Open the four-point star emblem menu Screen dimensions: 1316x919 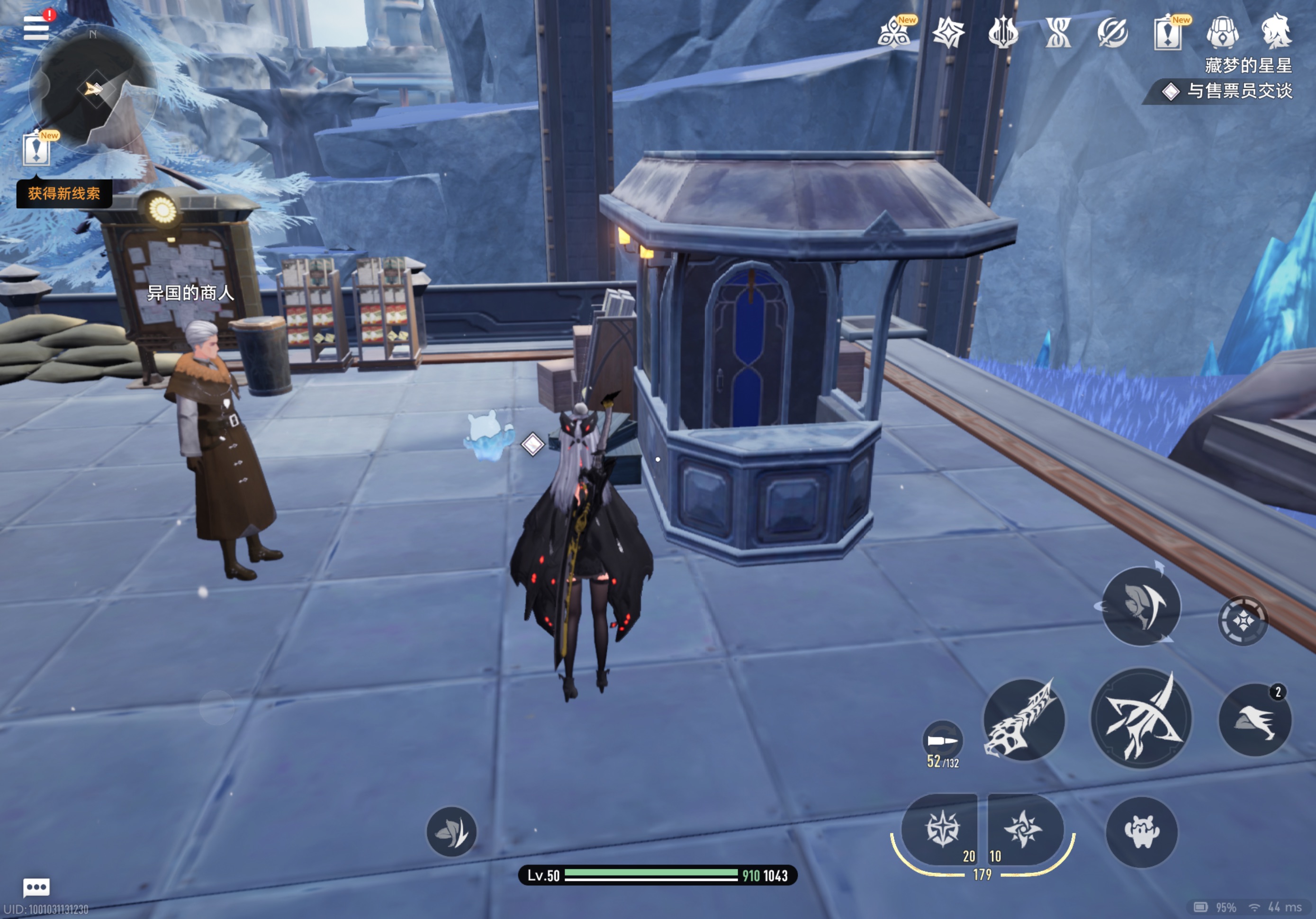(x=948, y=32)
